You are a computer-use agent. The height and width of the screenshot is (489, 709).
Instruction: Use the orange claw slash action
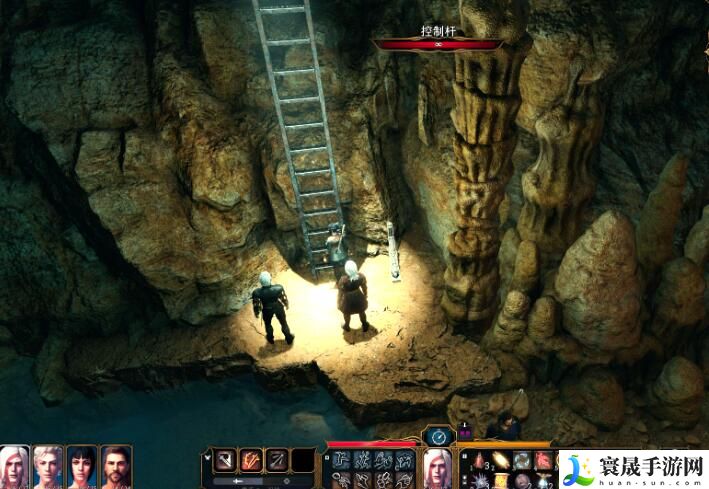[x=251, y=460]
